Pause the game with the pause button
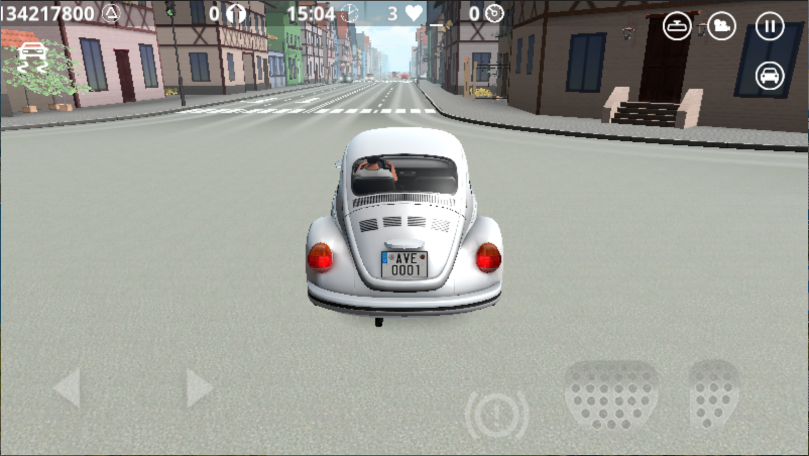809x456 pixels. (x=769, y=27)
